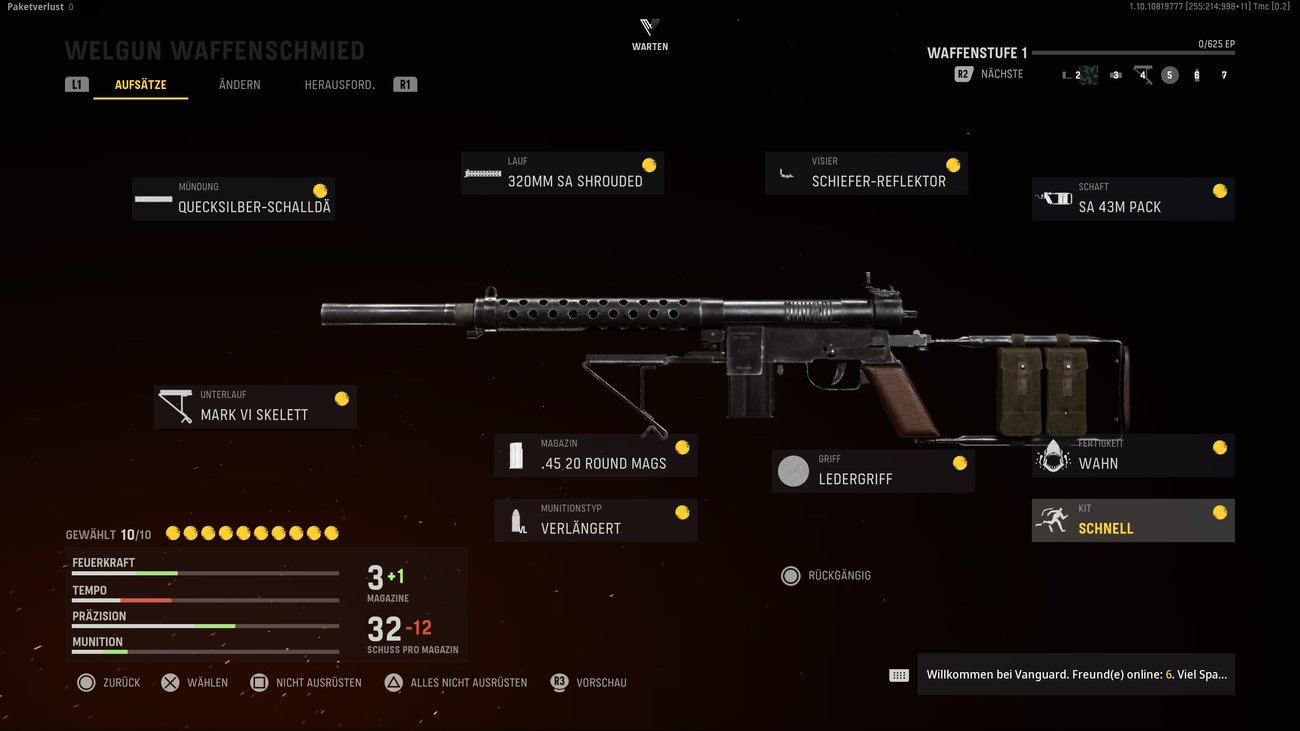Switch to the Ändern tab
Viewport: 1300px width, 731px height.
[x=238, y=84]
